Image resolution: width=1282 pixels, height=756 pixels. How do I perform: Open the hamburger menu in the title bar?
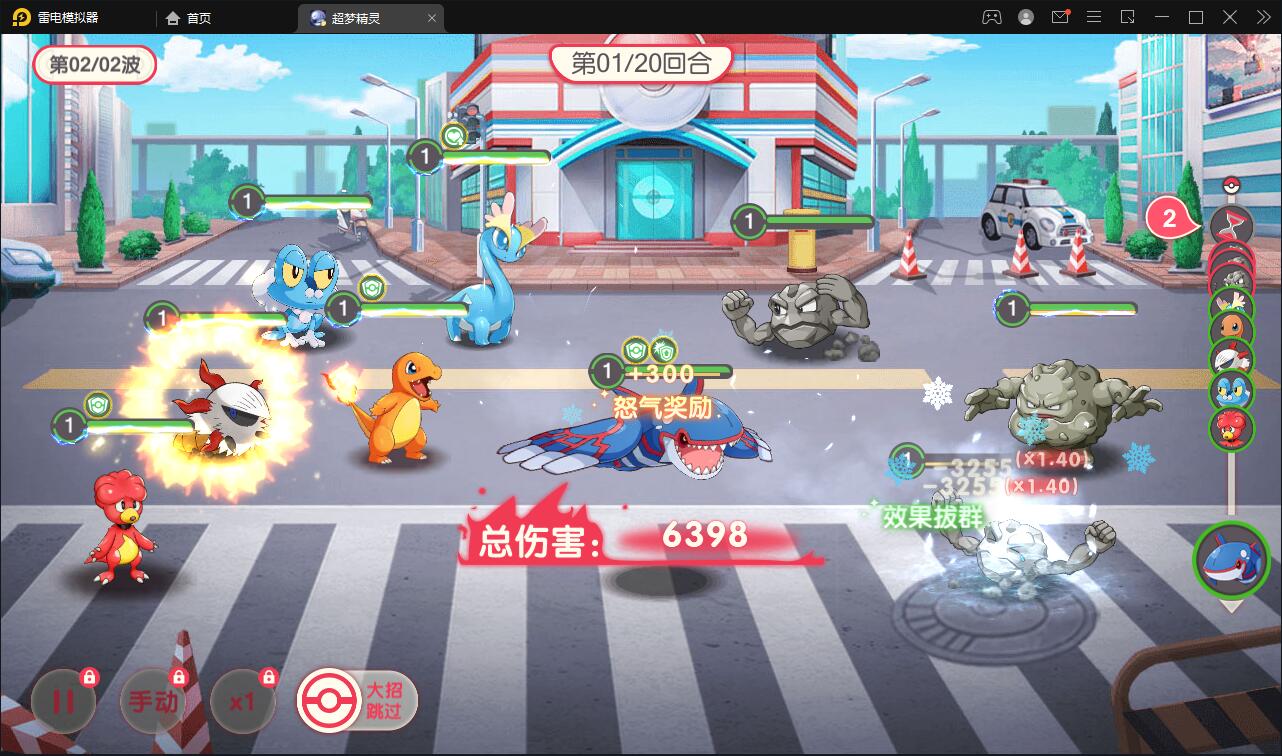coord(1095,16)
